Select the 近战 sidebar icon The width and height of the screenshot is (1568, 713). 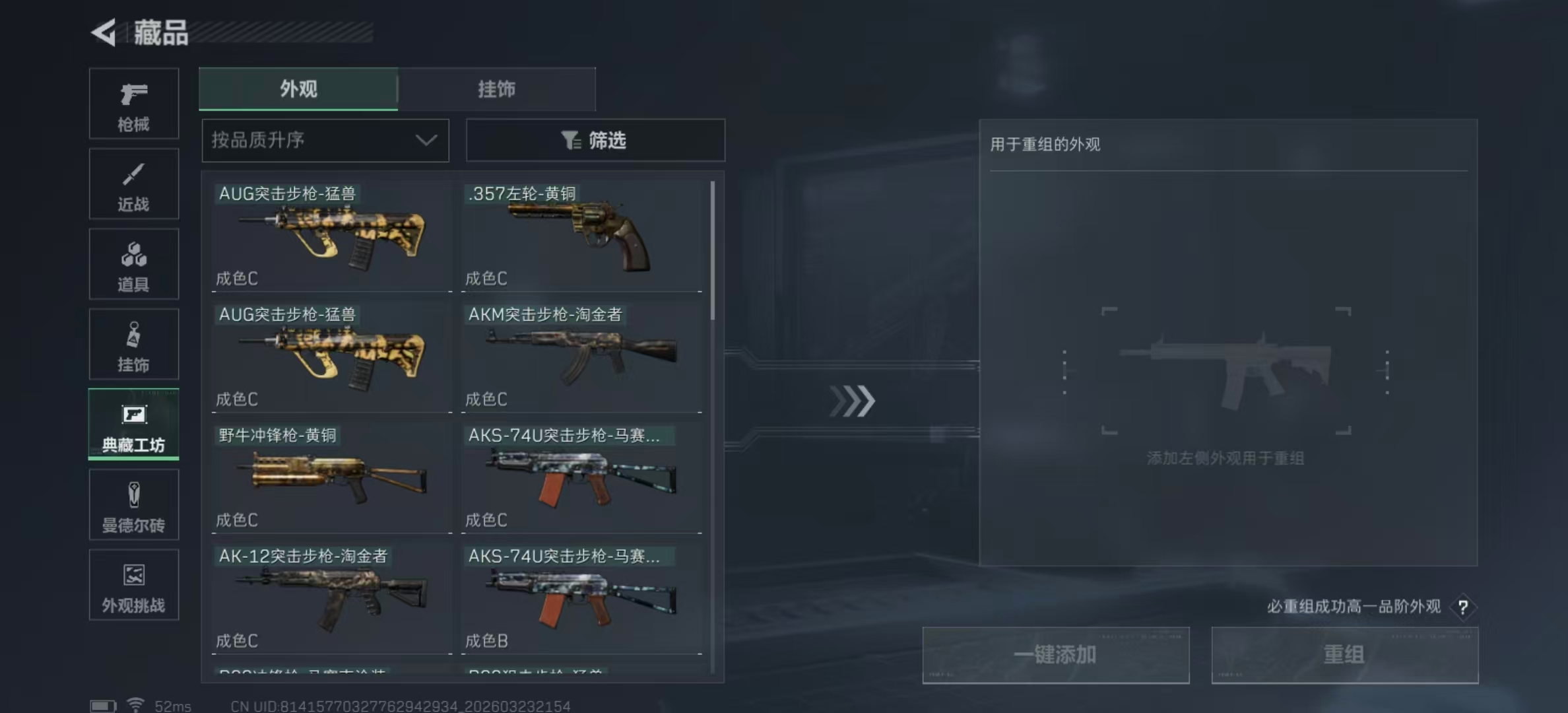pyautogui.click(x=133, y=184)
